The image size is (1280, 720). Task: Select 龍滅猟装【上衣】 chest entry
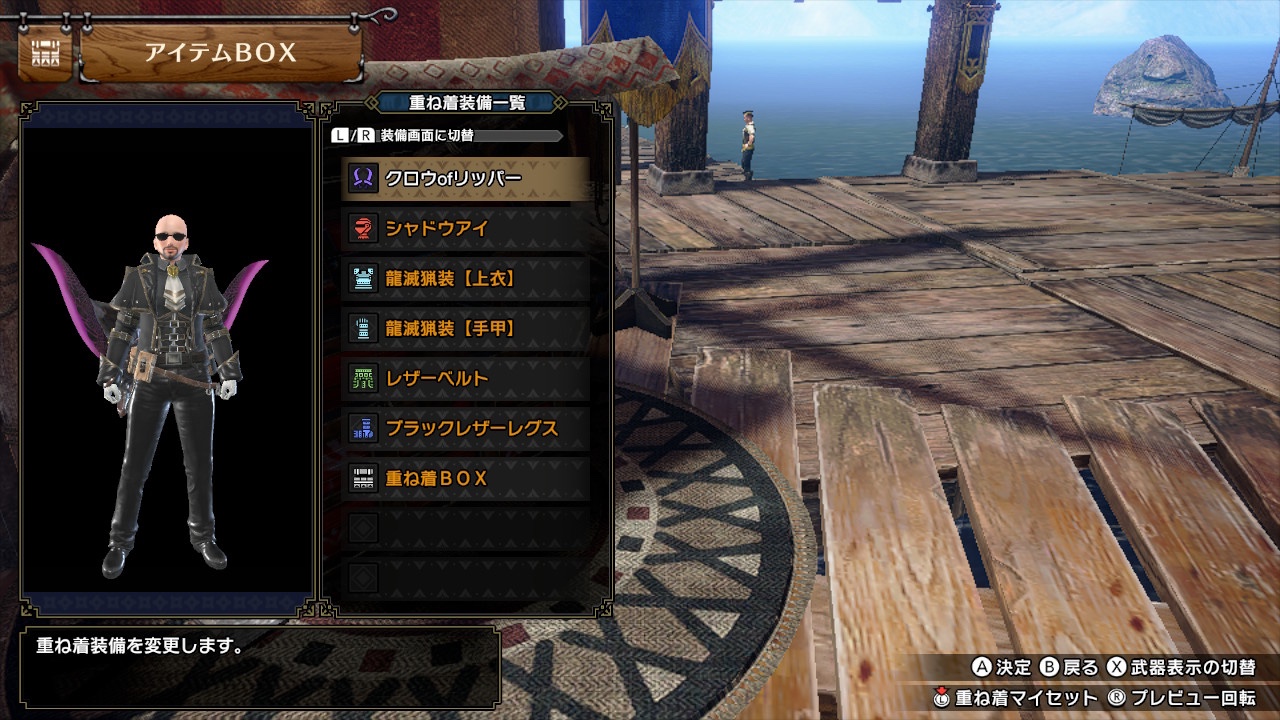(466, 279)
